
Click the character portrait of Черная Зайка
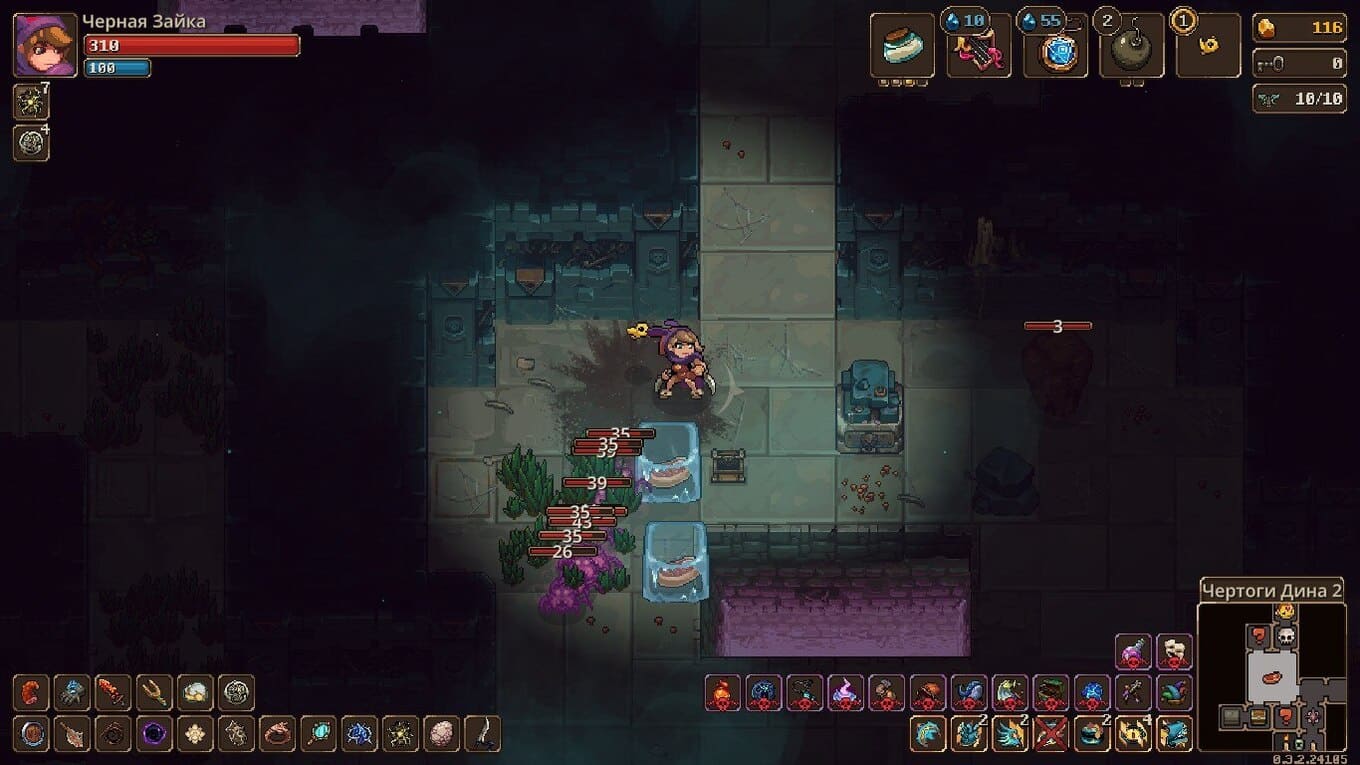point(45,45)
